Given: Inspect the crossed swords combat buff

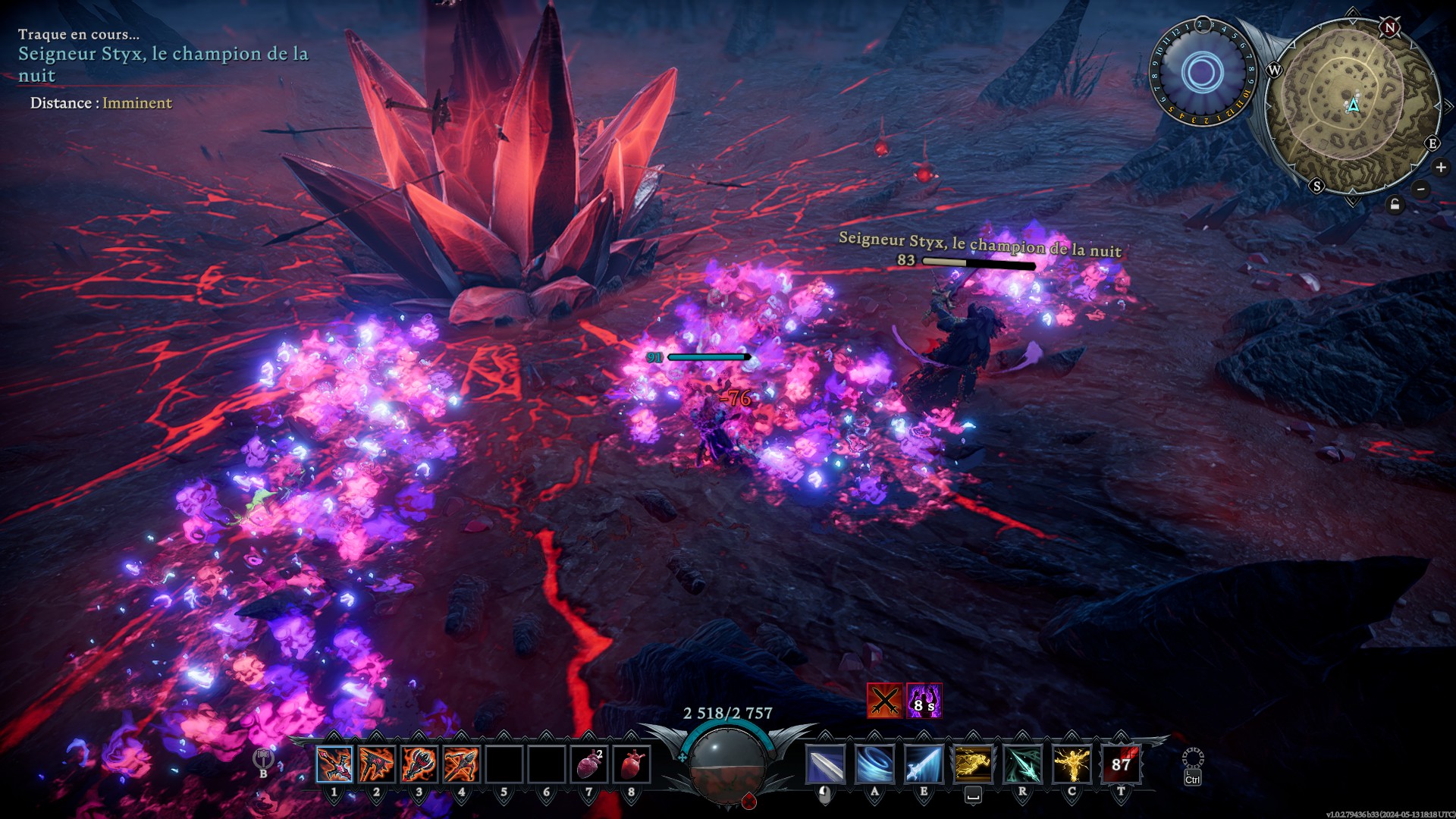Looking at the screenshot, I should click(x=884, y=701).
